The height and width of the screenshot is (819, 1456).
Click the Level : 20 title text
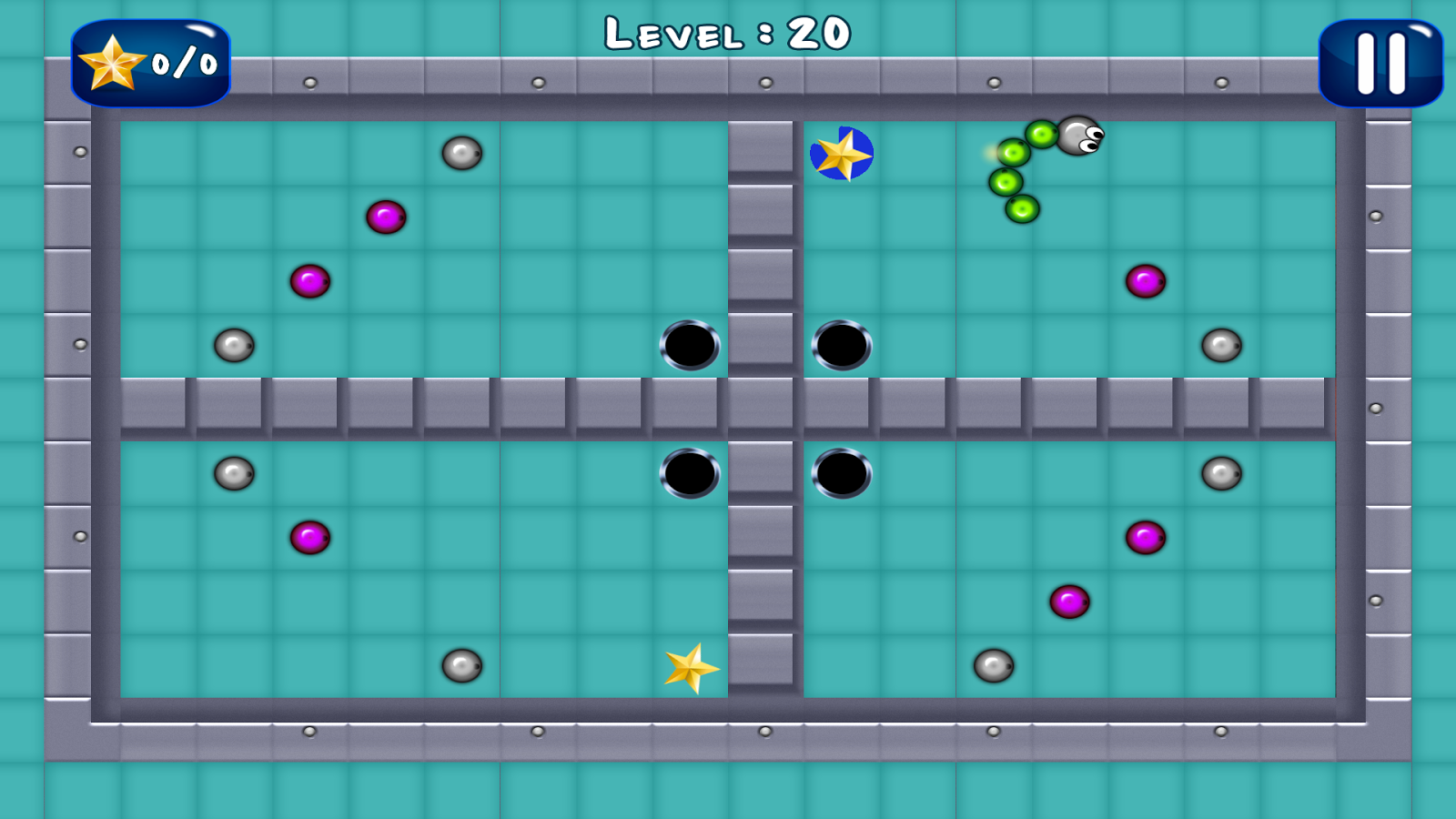tap(728, 35)
